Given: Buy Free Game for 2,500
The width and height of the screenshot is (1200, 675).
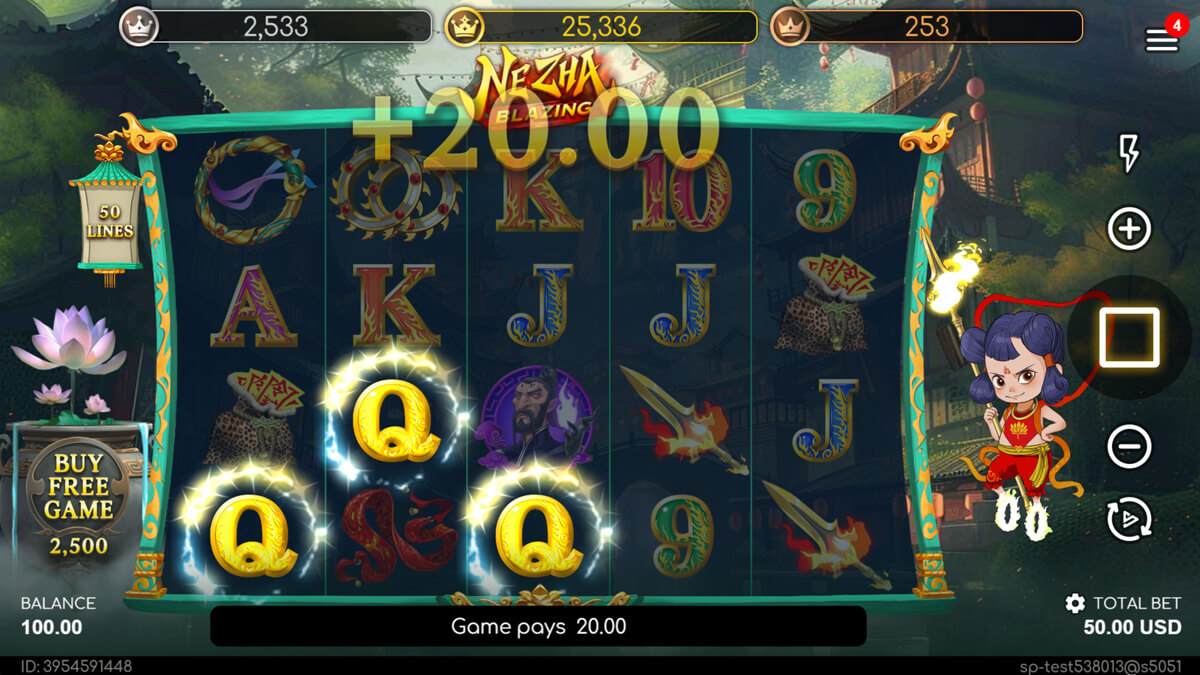Looking at the screenshot, I should click(x=77, y=499).
